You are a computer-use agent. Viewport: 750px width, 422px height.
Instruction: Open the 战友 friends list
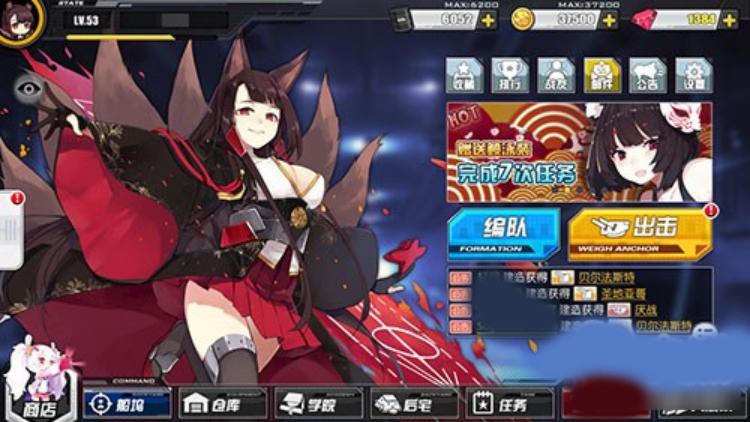(556, 75)
